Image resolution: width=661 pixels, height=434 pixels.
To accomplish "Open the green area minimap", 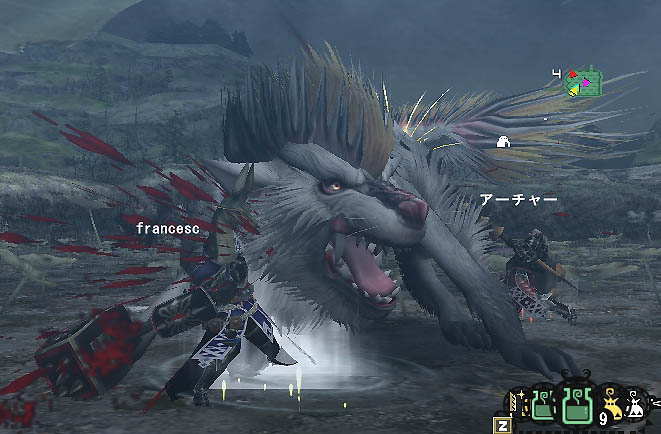I will [584, 82].
